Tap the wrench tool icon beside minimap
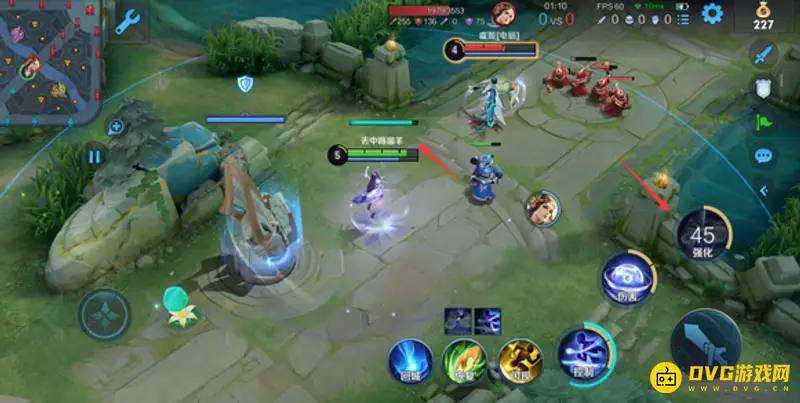Image resolution: width=800 pixels, height=403 pixels. tap(128, 21)
